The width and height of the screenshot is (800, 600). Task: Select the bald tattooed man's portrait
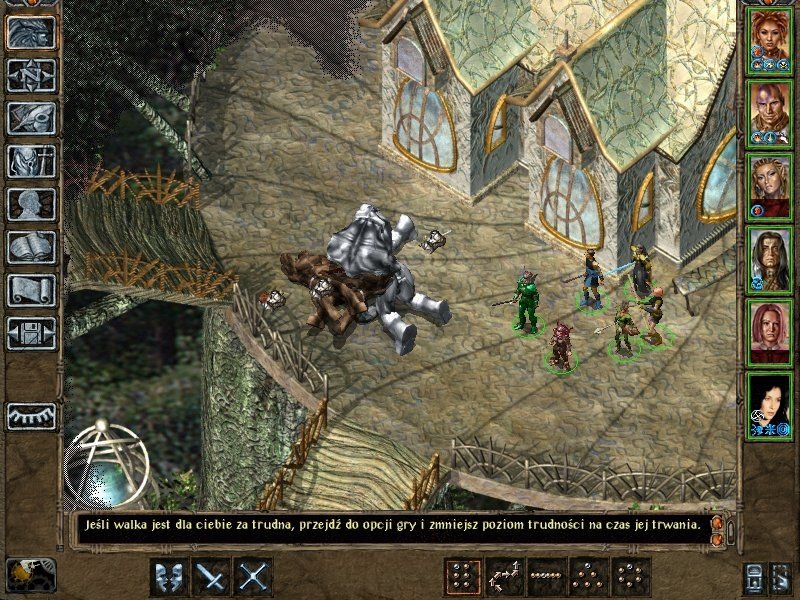[769, 112]
